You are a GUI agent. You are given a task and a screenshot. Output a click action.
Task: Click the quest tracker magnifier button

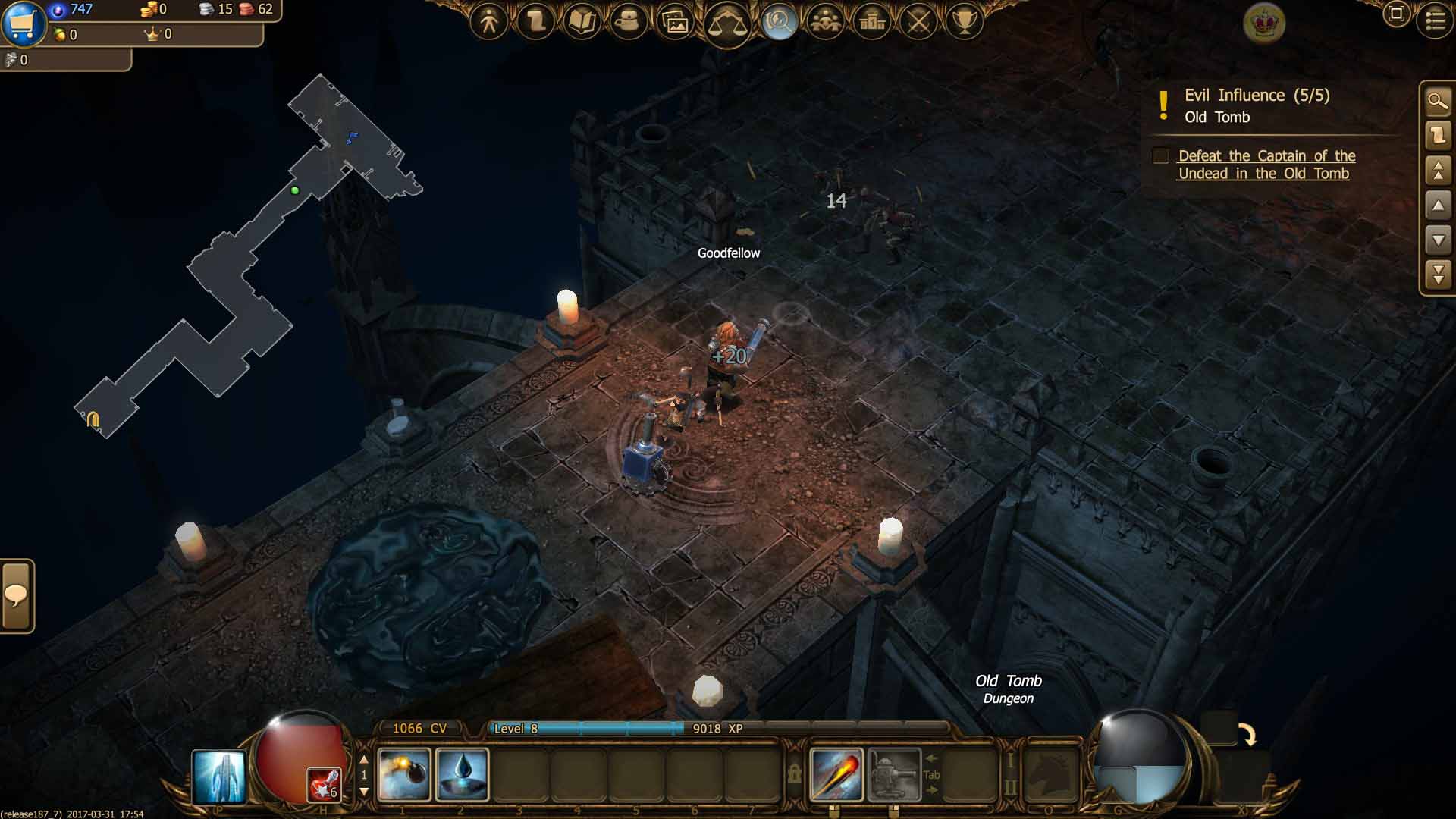(x=1438, y=101)
